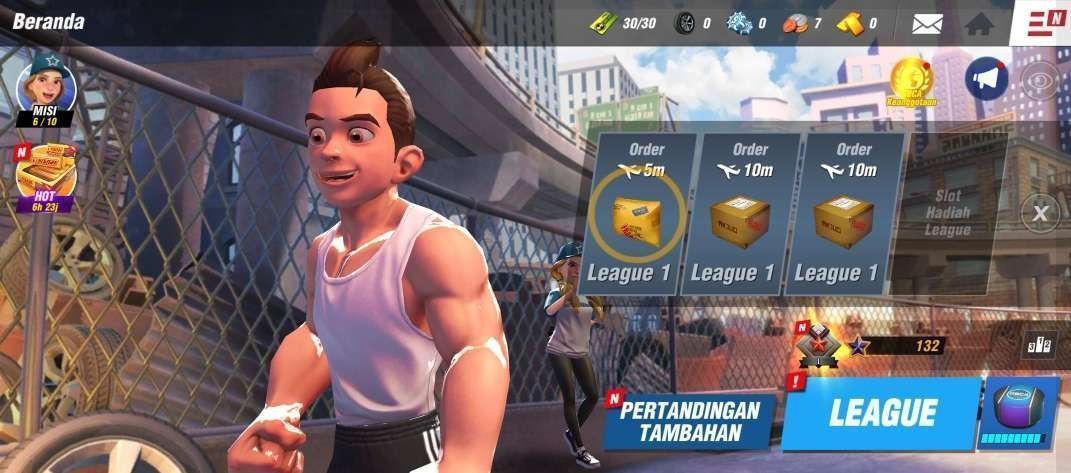Tap the home icon in top bar
Viewport: 1071px width, 473px height.
click(978, 23)
